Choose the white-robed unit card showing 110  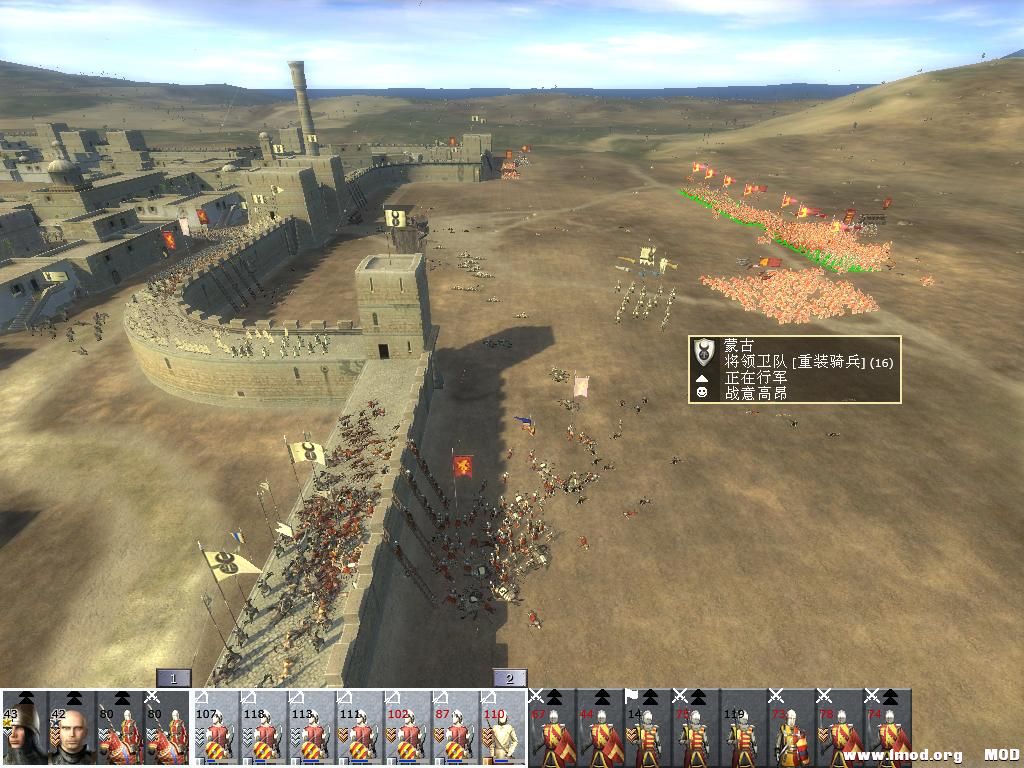(504, 728)
